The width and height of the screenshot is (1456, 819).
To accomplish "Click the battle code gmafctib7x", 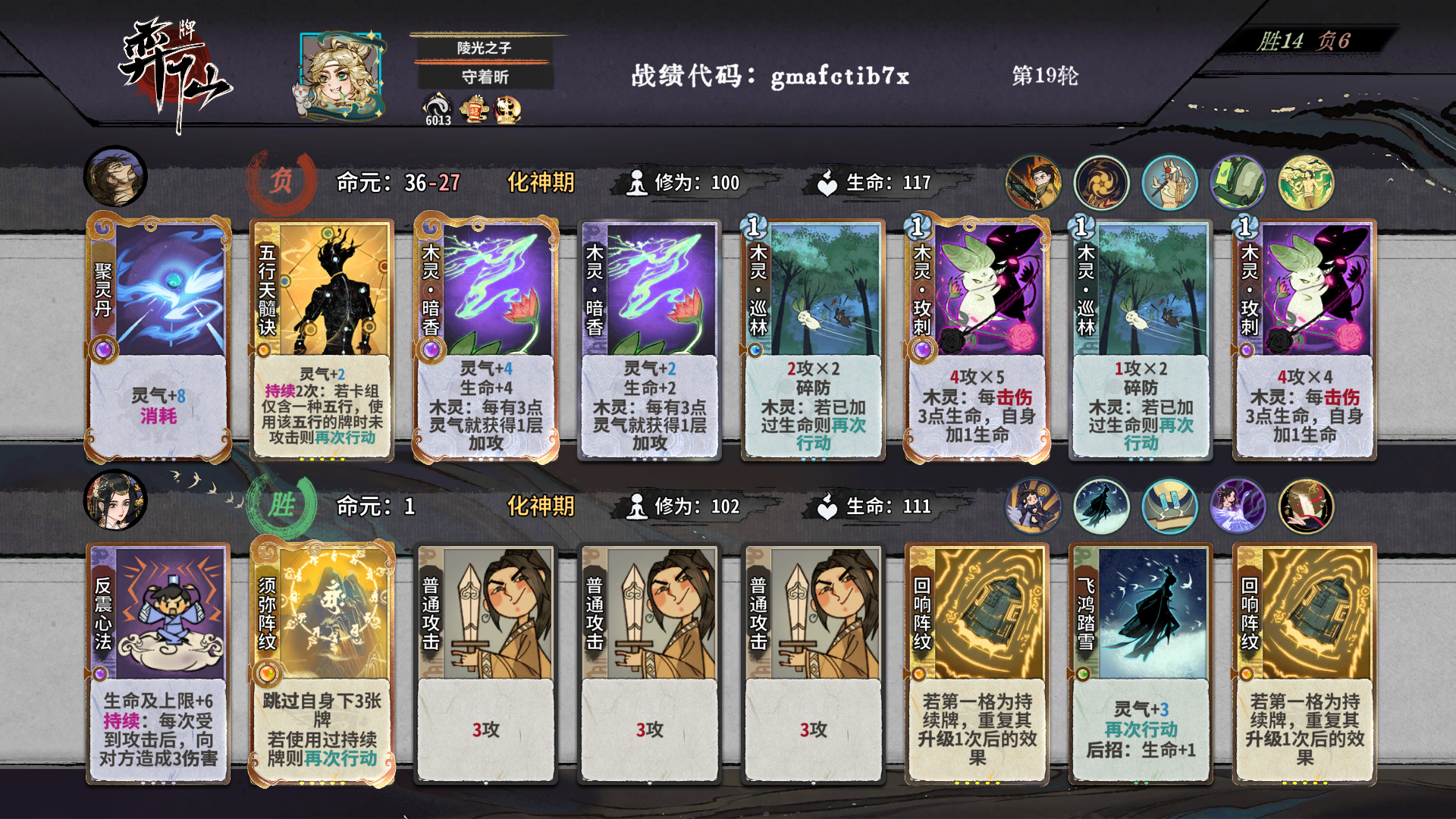I will 836,76.
